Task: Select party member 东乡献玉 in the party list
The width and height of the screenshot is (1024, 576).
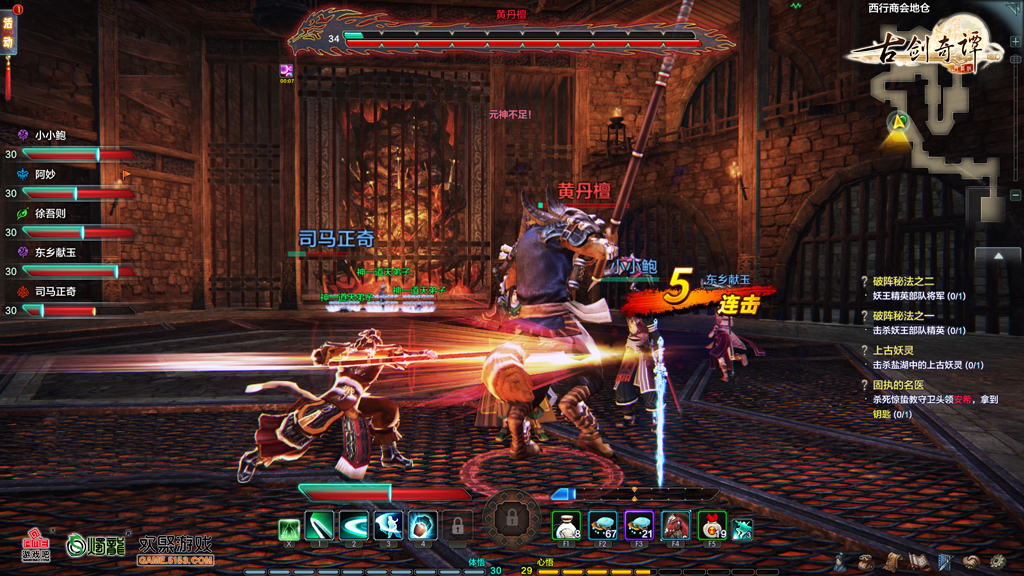Action: tap(55, 252)
